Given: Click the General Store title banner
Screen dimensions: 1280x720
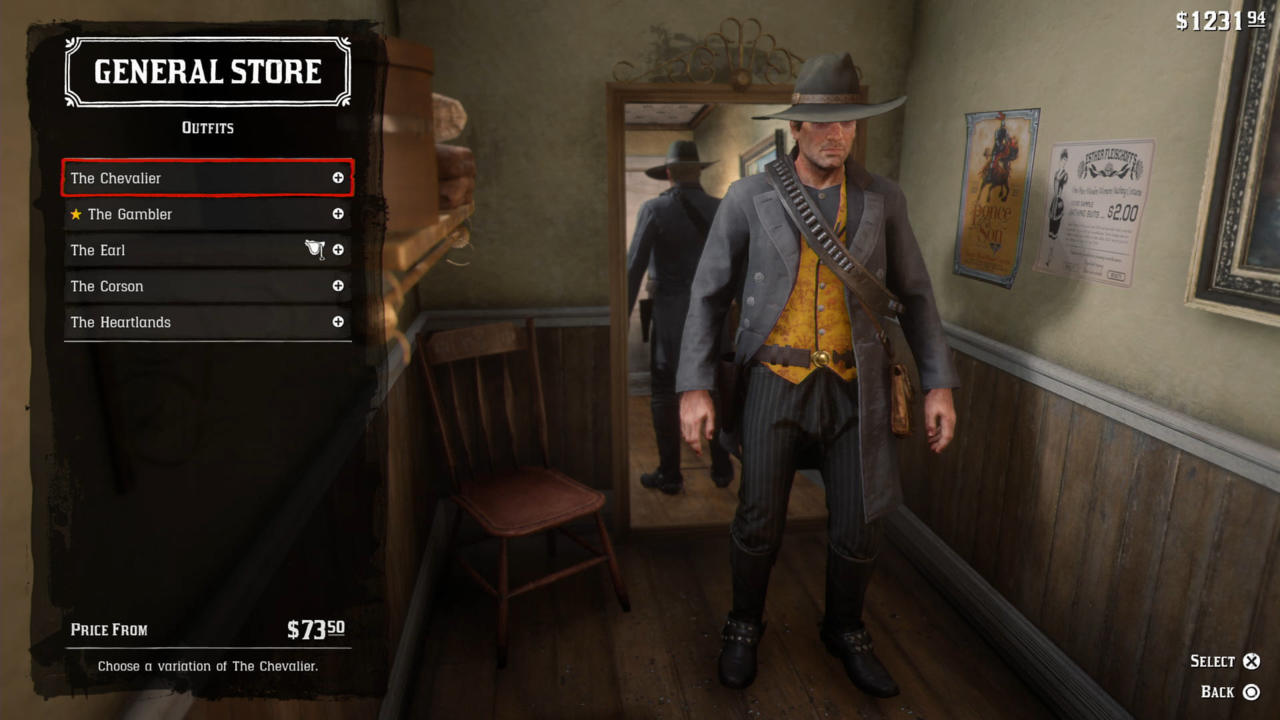Looking at the screenshot, I should (207, 71).
